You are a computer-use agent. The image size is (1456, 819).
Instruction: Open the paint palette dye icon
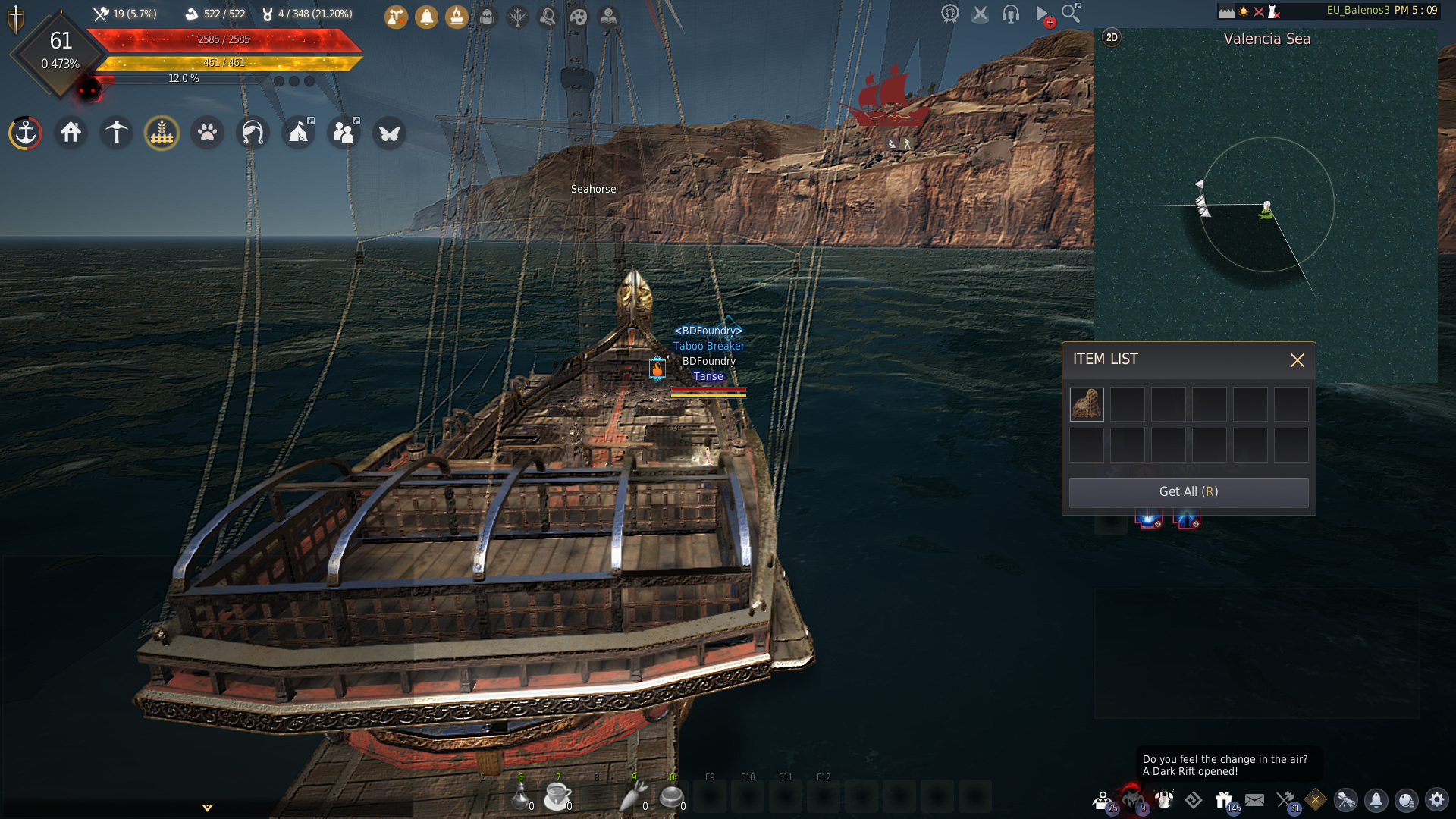579,17
